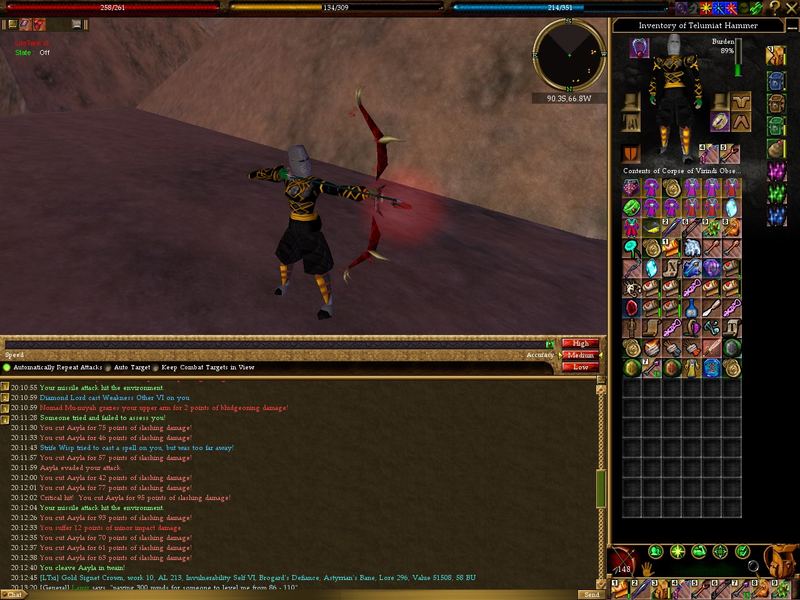Open the blue backpack container
The height and width of the screenshot is (600, 800).
point(777,79)
